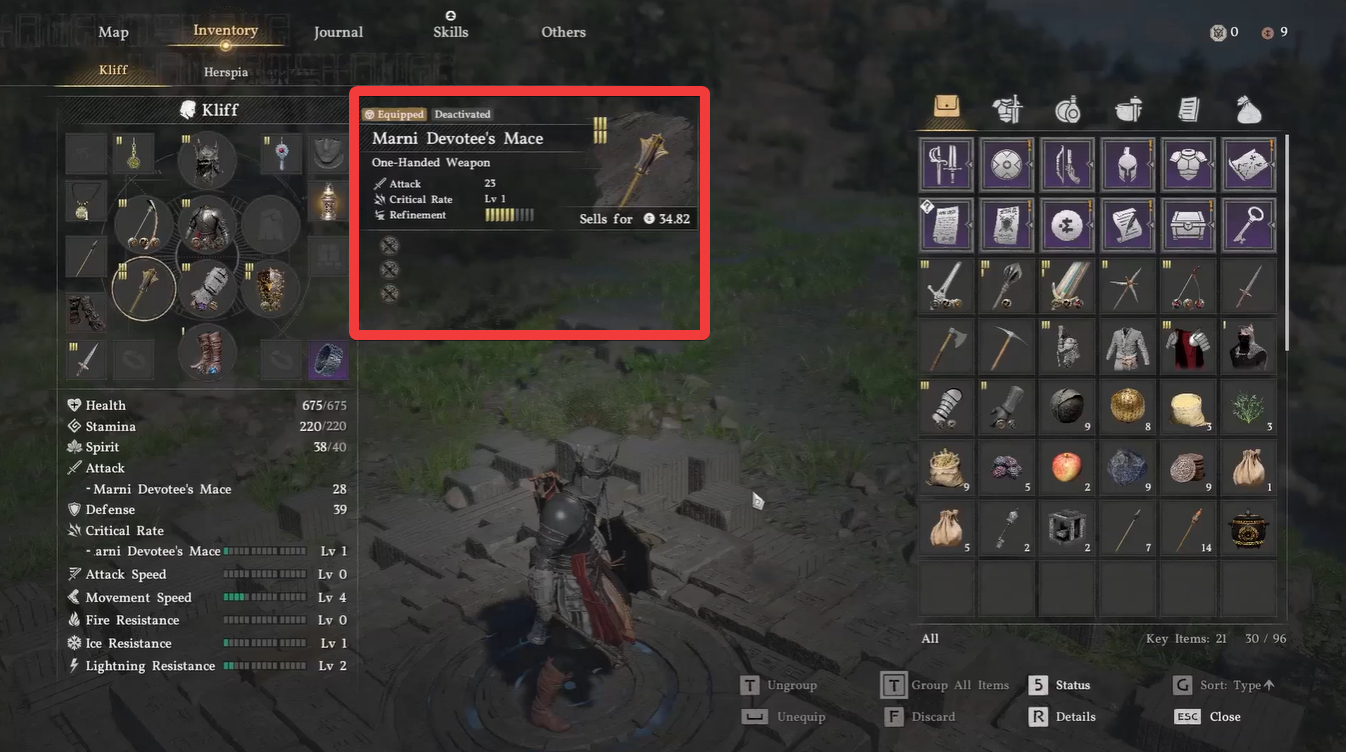Image resolution: width=1346 pixels, height=752 pixels.
Task: Click the Equipped badge on the mace popup
Action: (x=393, y=114)
